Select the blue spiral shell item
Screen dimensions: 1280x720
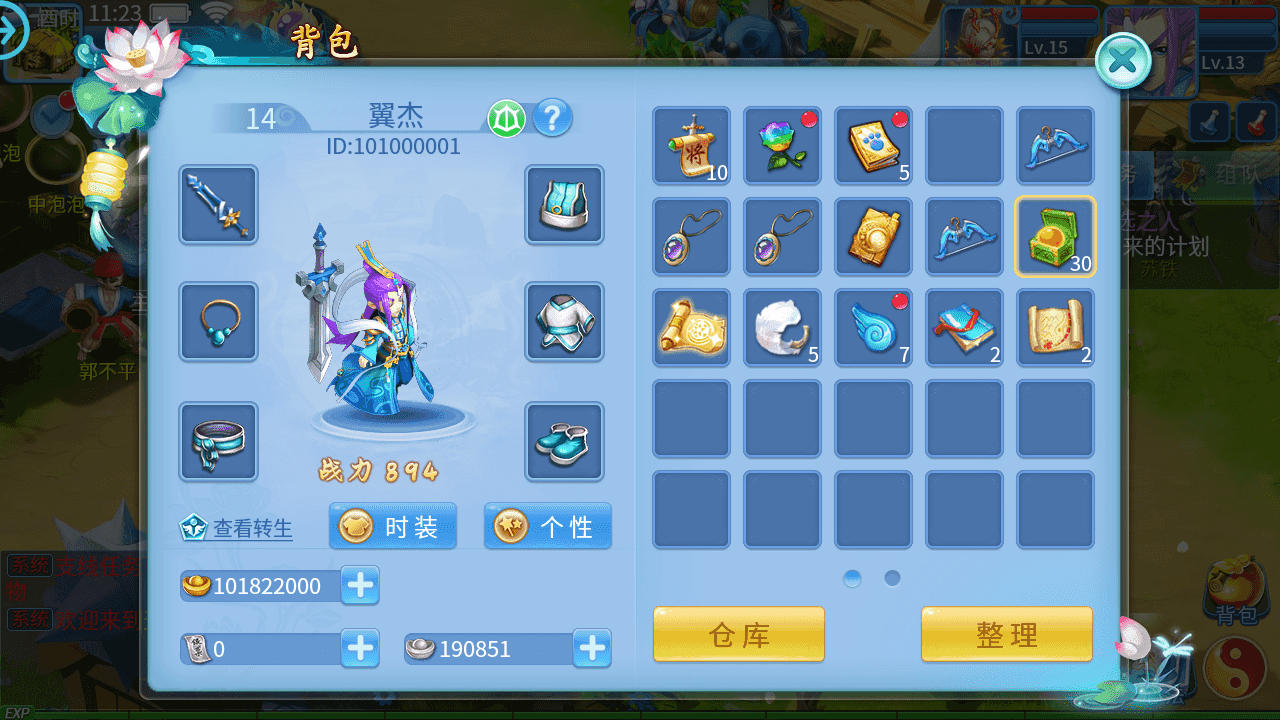873,328
